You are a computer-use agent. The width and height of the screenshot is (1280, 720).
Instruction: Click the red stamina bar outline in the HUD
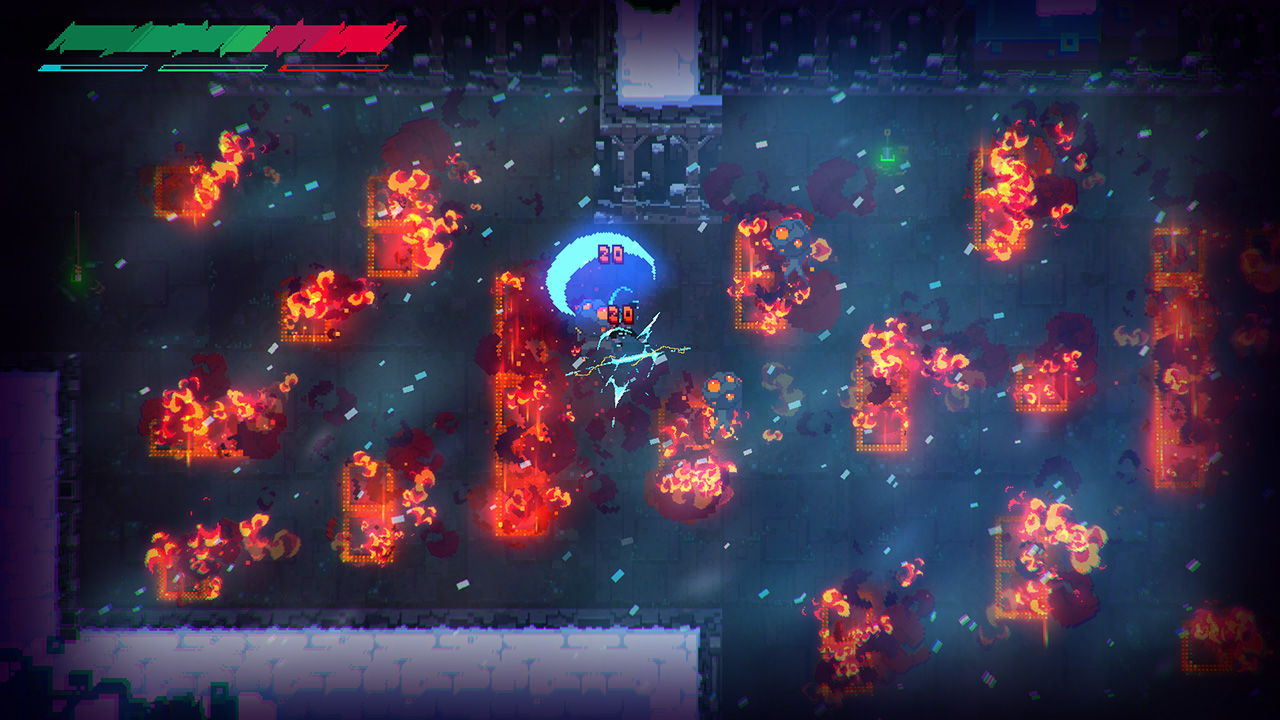pyautogui.click(x=332, y=68)
